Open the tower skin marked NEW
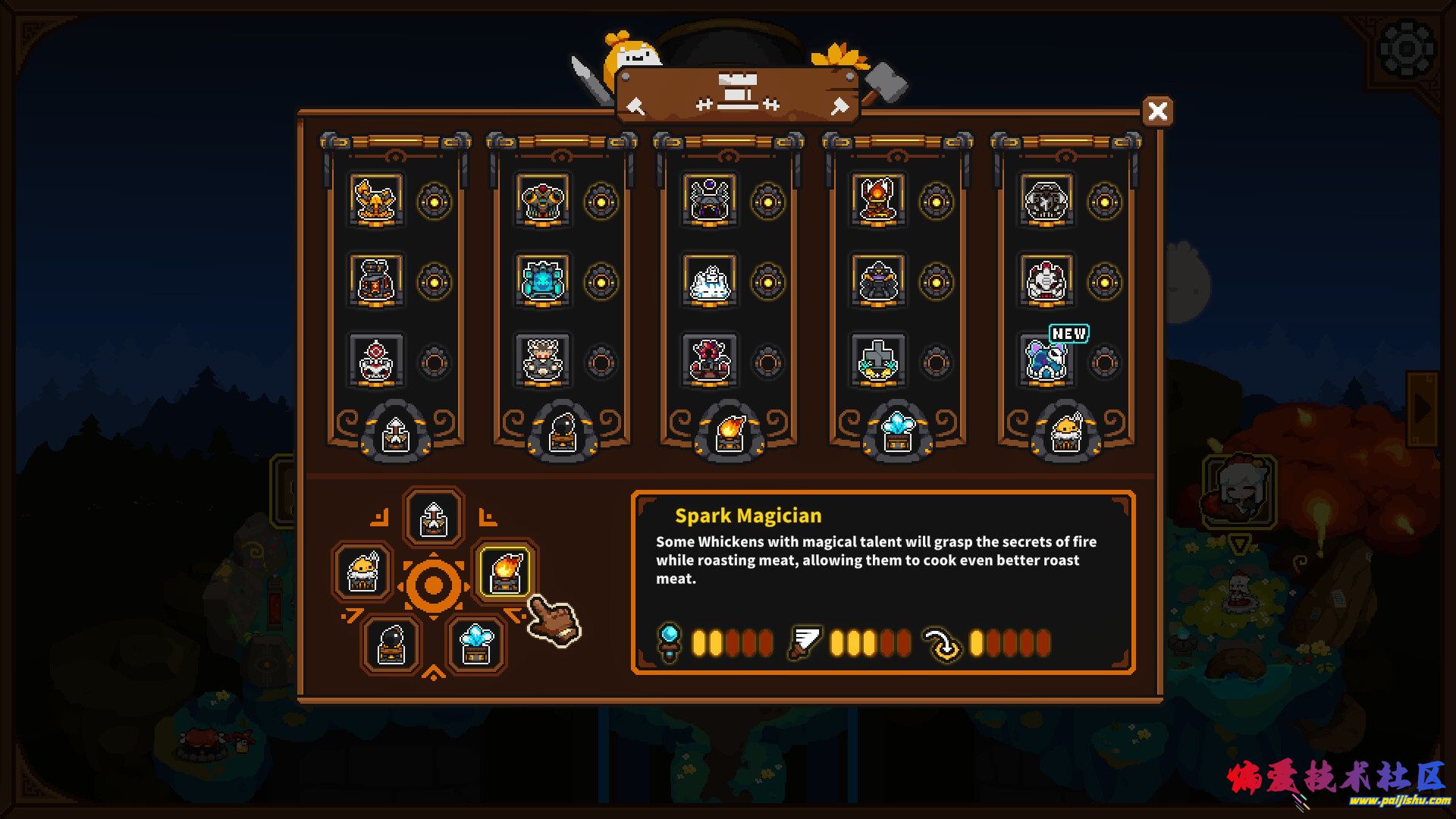Screen dimensions: 1456x819 [1046, 360]
